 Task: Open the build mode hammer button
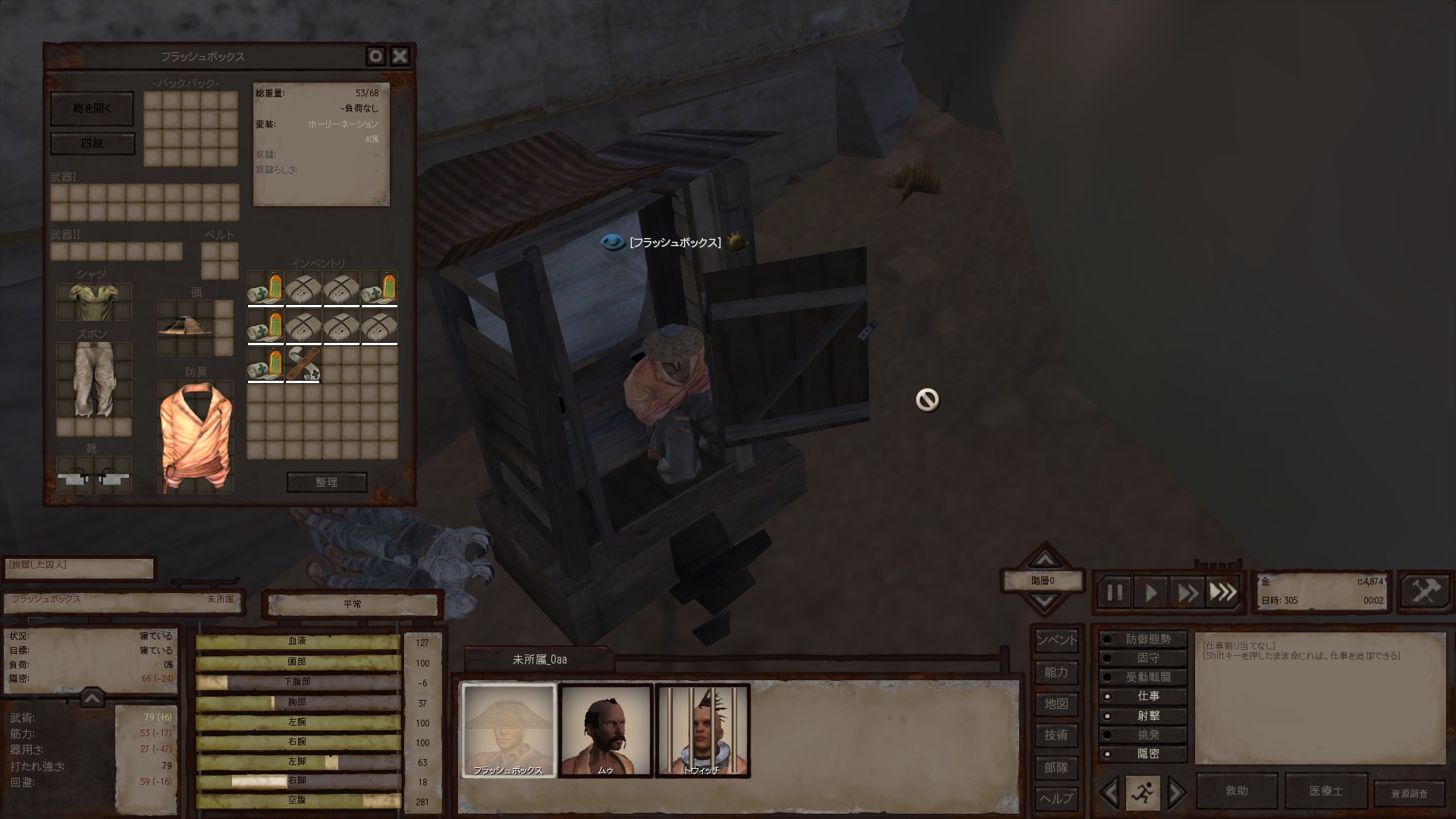click(1424, 591)
